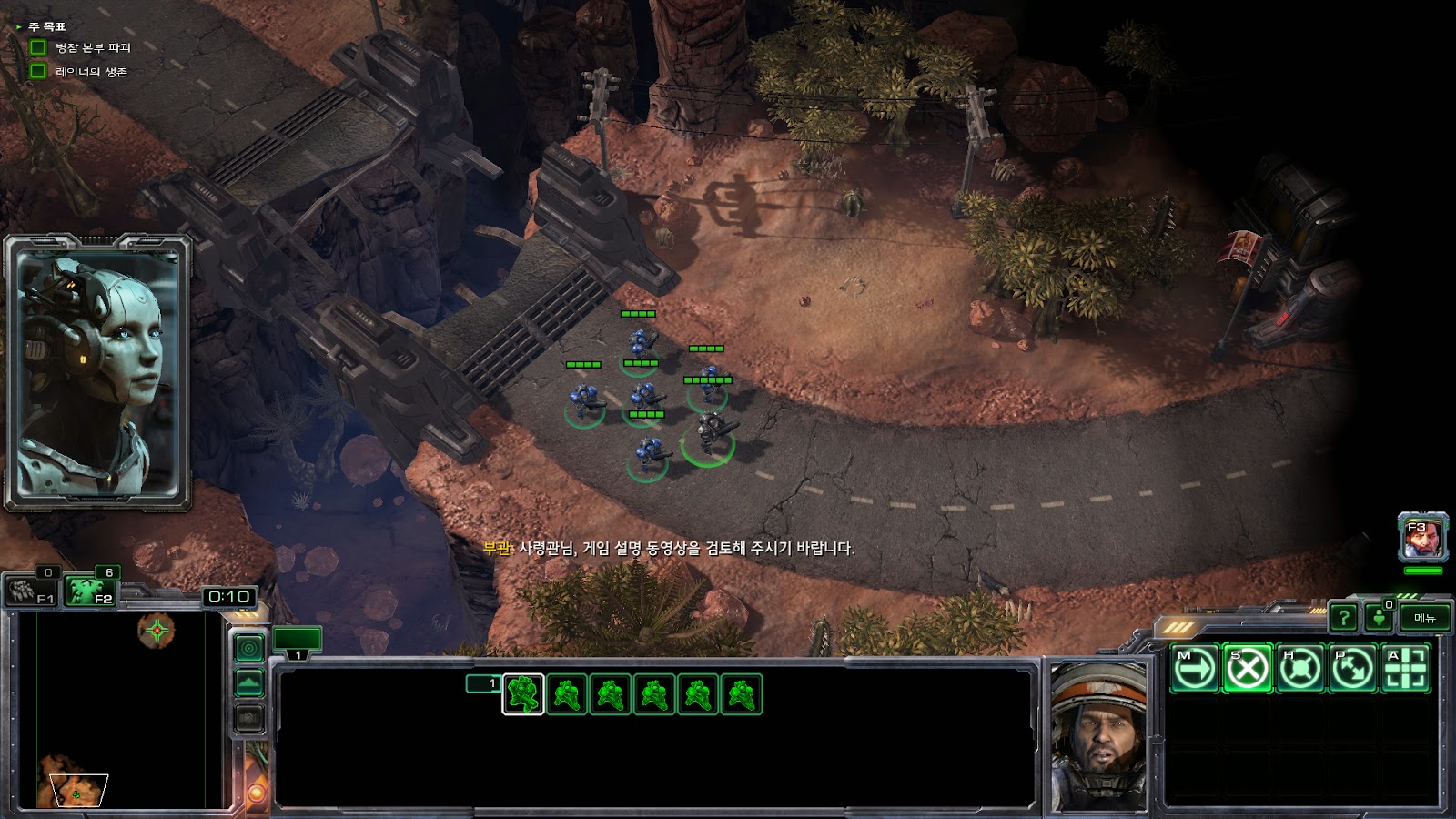This screenshot has width=1456, height=819.
Task: Select Raynor's F3 hero portrait button
Action: tap(1422, 539)
